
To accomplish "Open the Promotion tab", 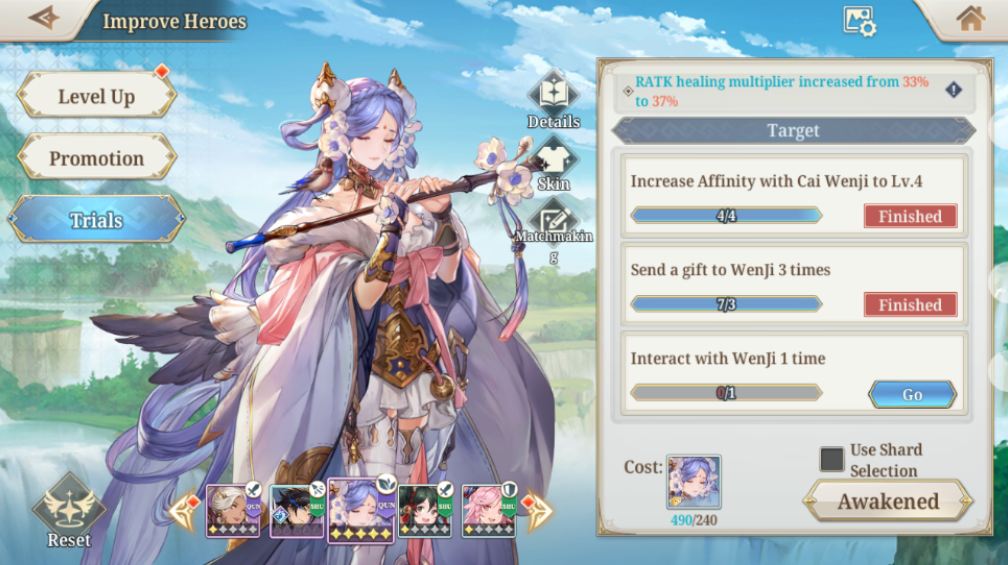I will click(x=96, y=158).
